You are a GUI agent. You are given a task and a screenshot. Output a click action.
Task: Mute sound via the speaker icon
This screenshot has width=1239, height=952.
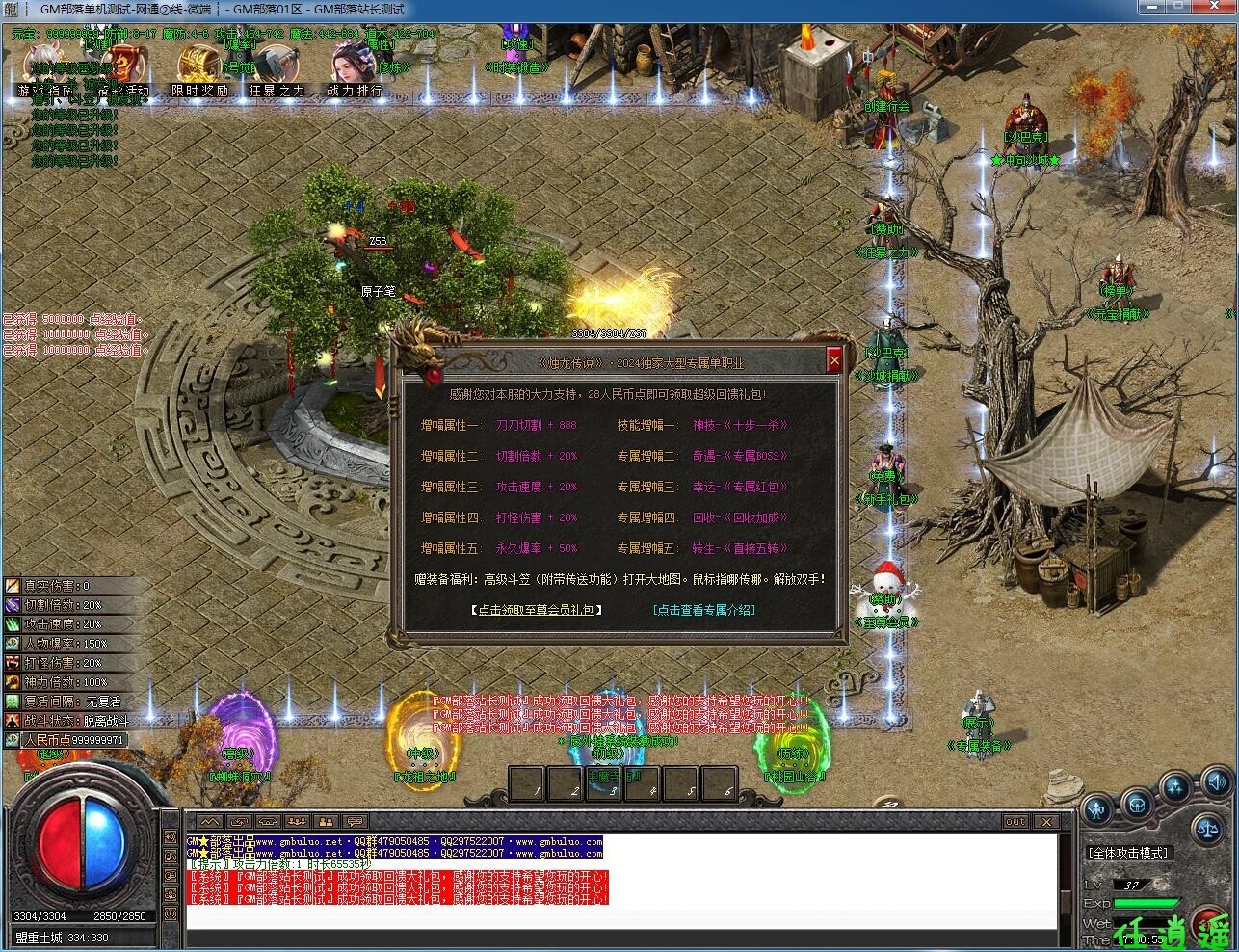coord(1216,783)
